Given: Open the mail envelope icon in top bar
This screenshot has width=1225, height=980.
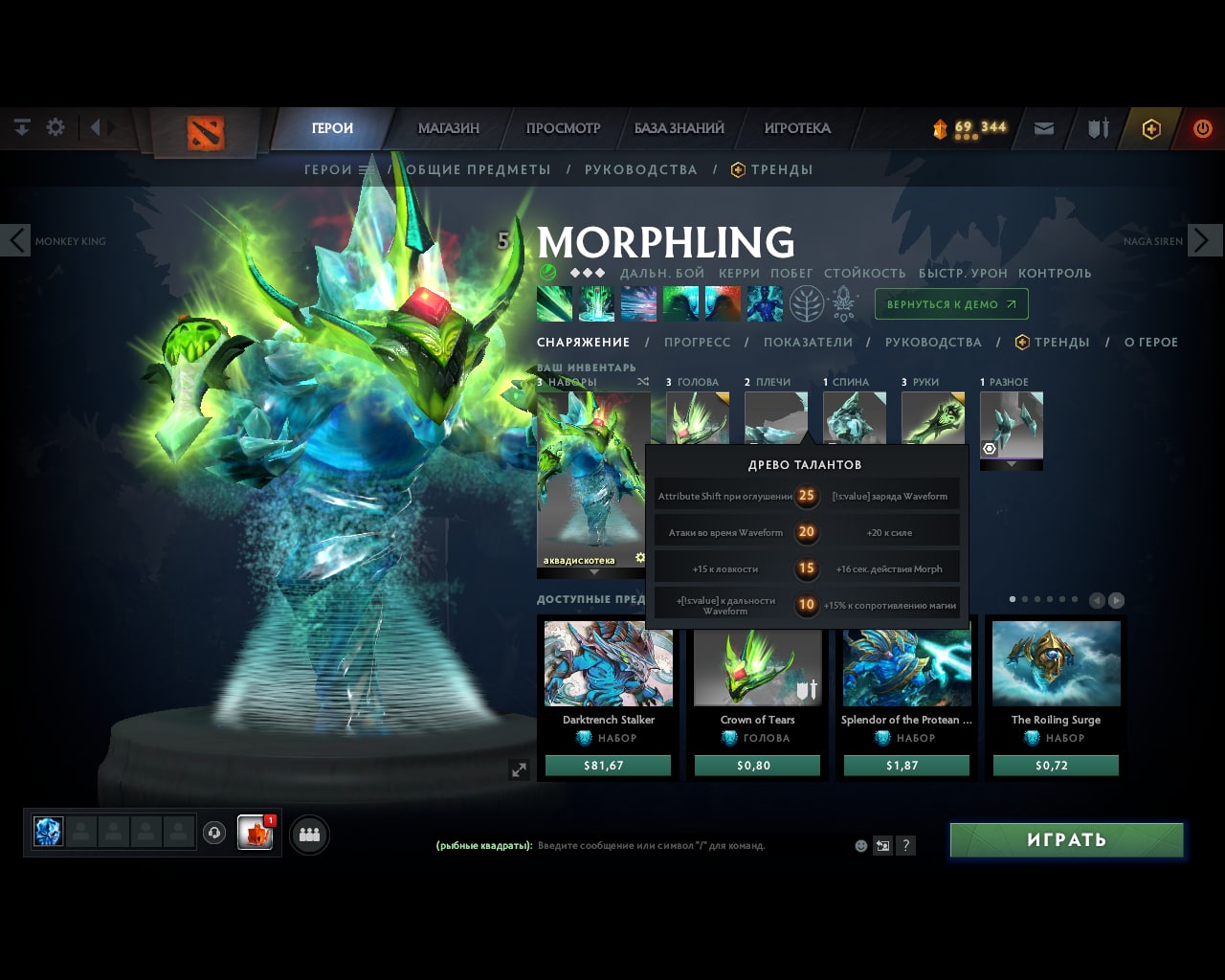Looking at the screenshot, I should pyautogui.click(x=1043, y=127).
